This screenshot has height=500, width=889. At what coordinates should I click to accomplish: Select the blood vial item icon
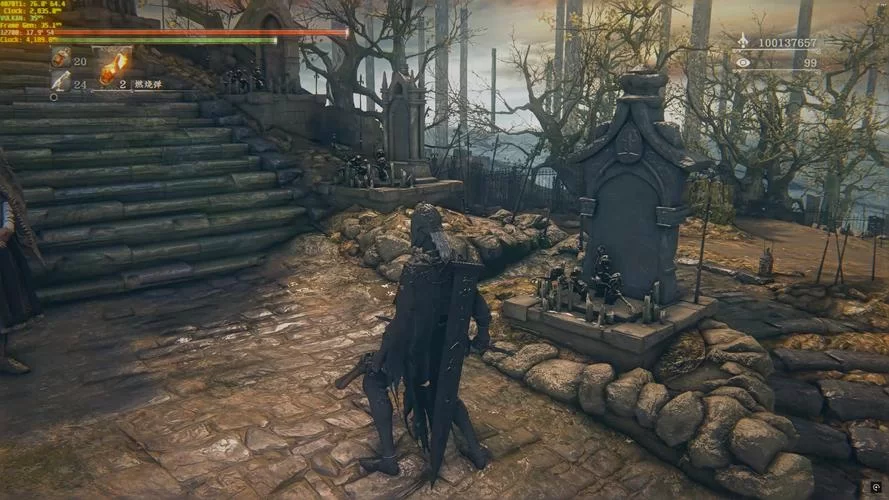pos(60,59)
